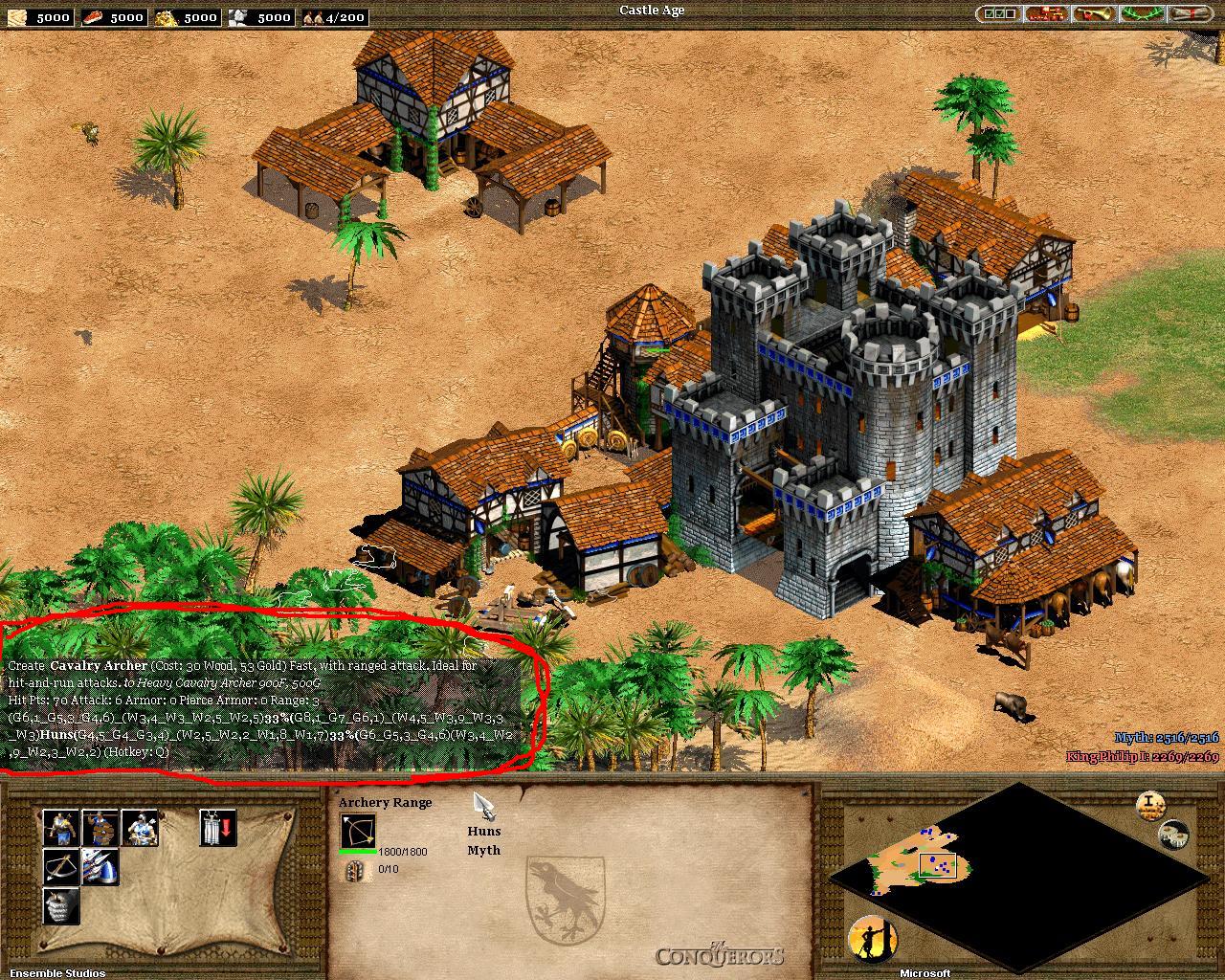Open objectives with the checkboxes button
The image size is (1225, 980).
point(997,14)
